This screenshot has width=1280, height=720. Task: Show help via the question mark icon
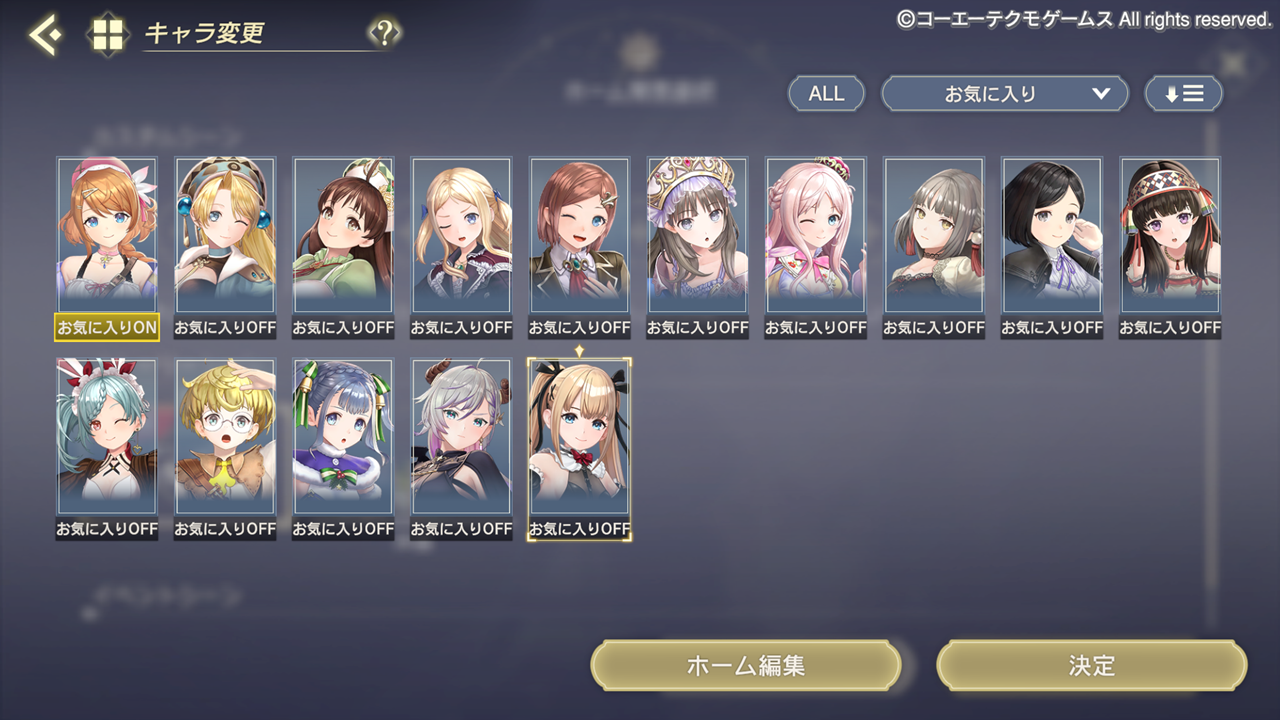(x=384, y=33)
